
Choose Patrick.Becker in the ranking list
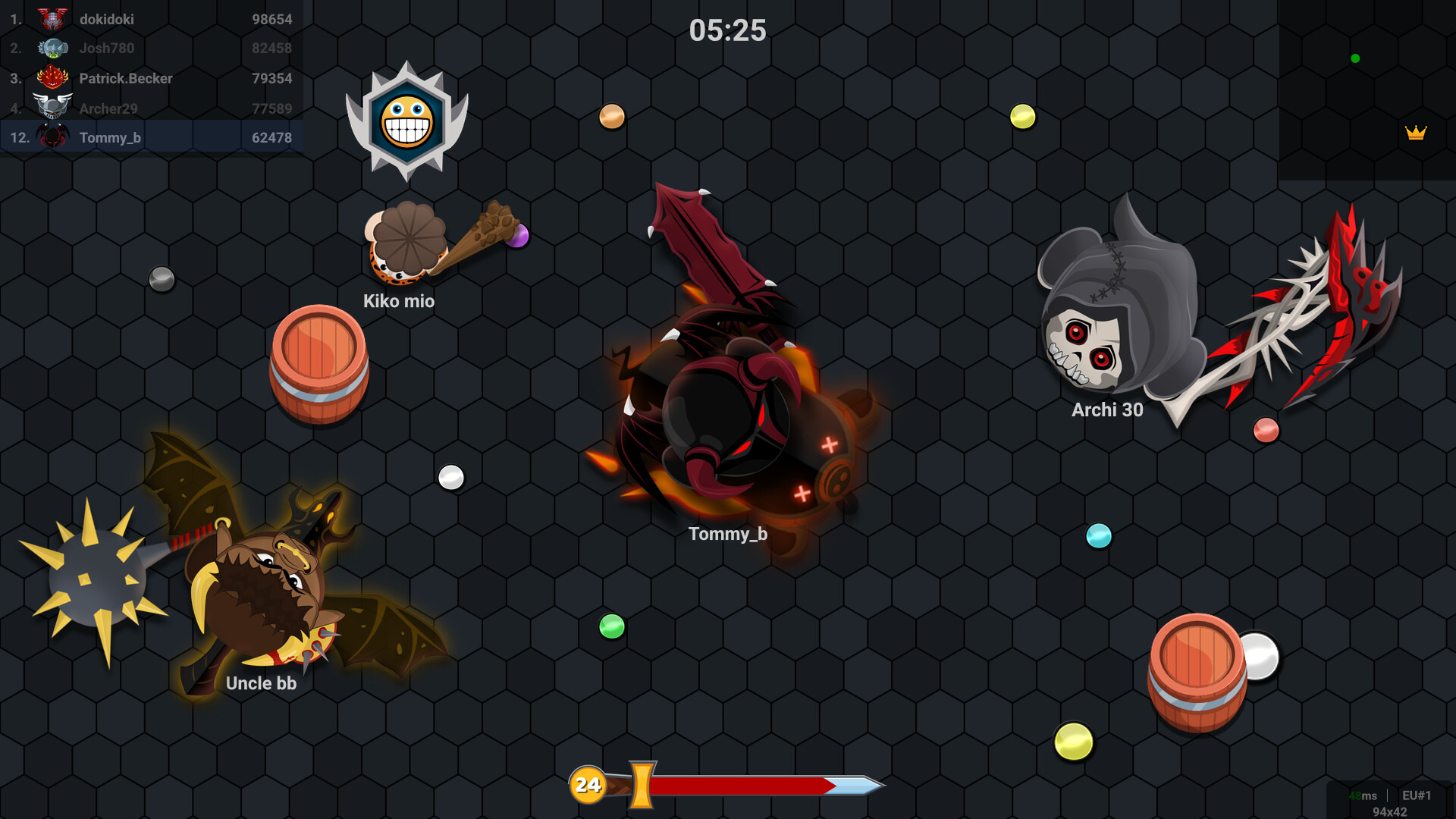tap(151, 78)
